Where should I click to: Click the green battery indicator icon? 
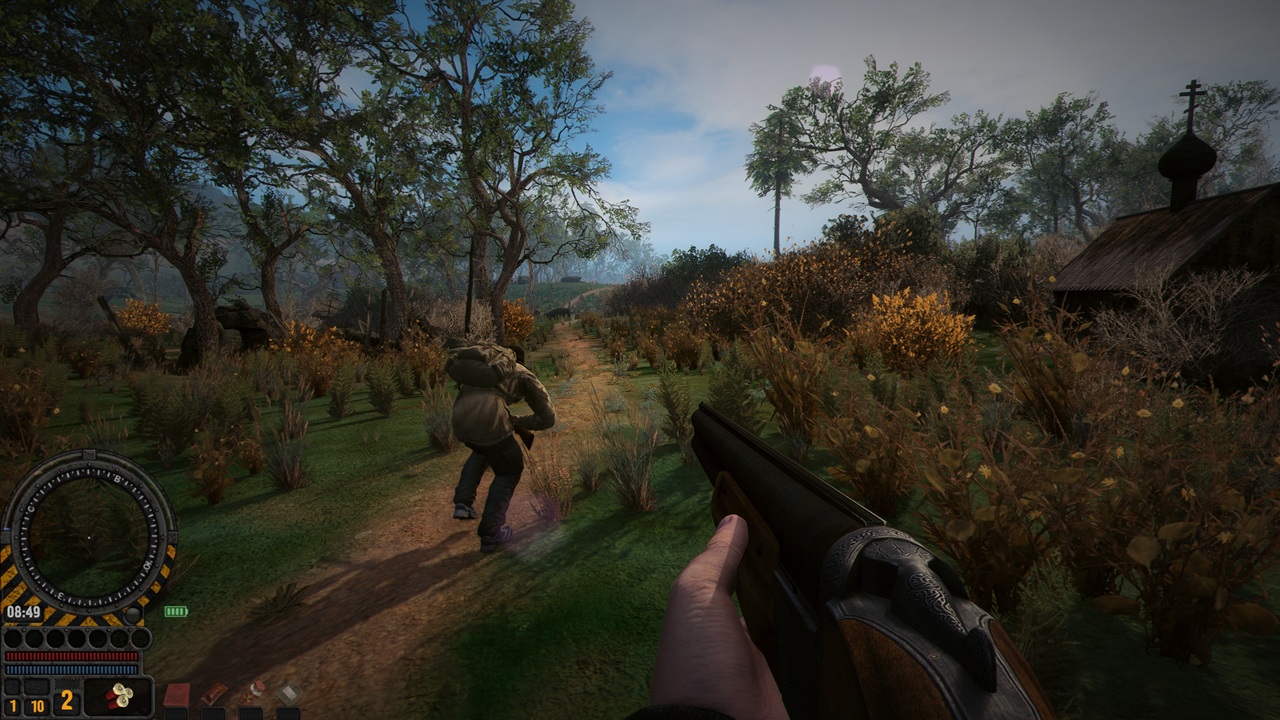pyautogui.click(x=176, y=611)
